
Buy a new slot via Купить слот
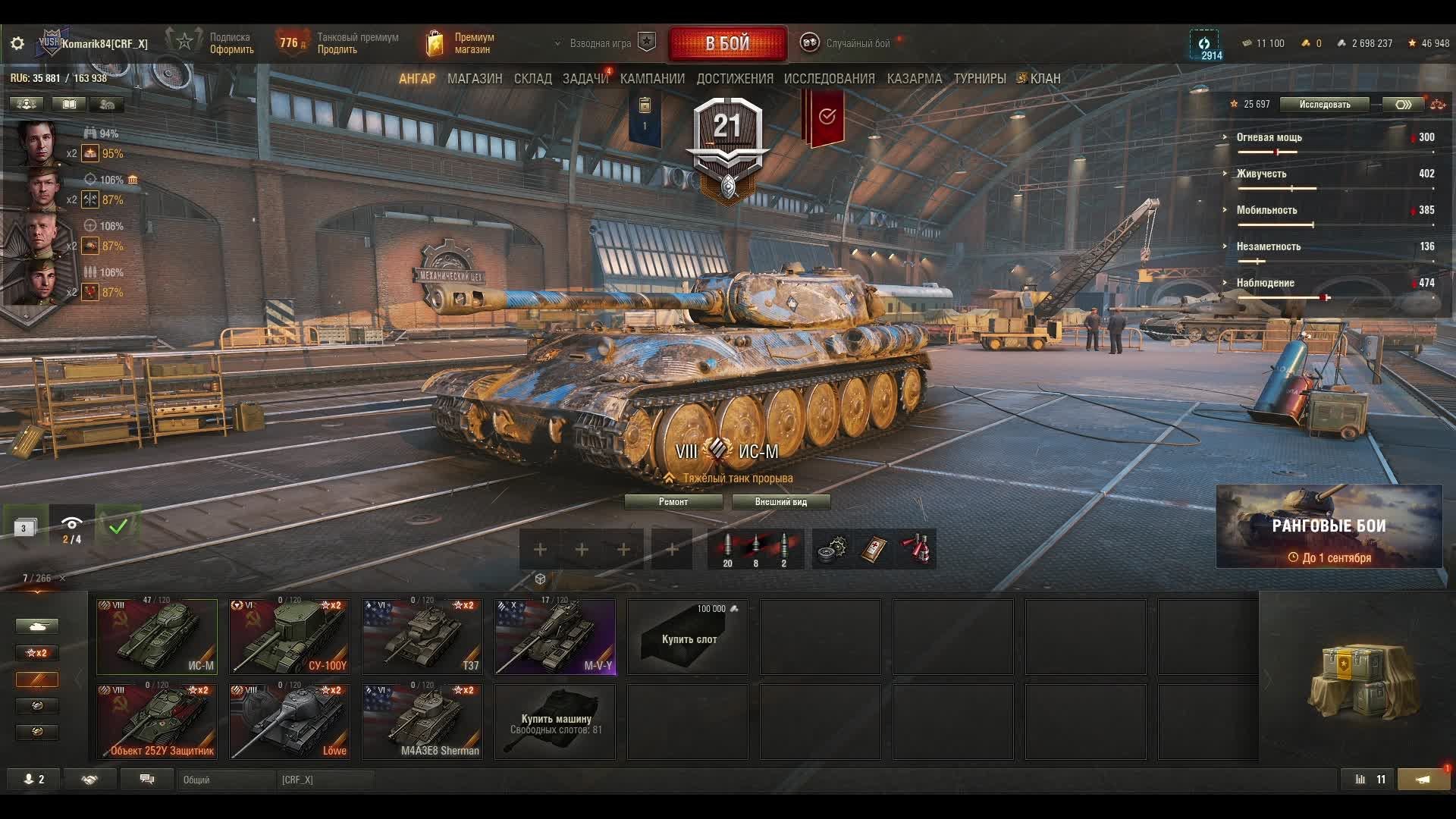688,637
